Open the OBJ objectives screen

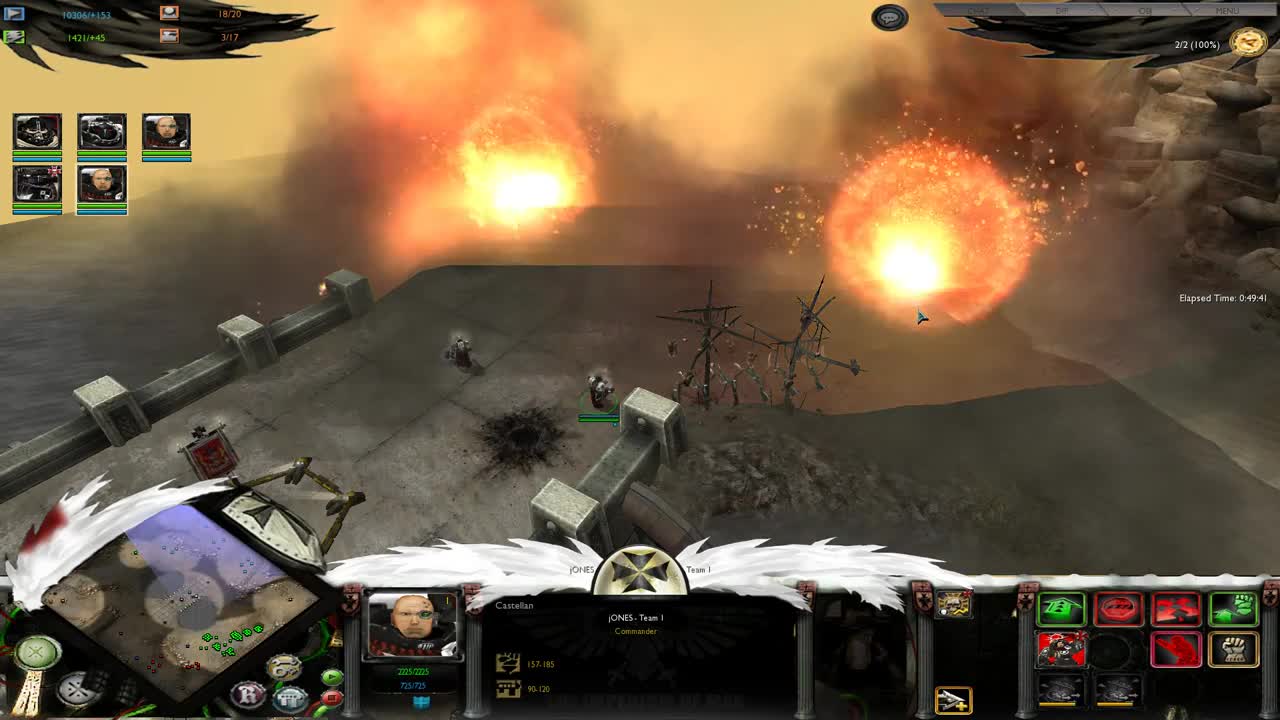pyautogui.click(x=1145, y=11)
